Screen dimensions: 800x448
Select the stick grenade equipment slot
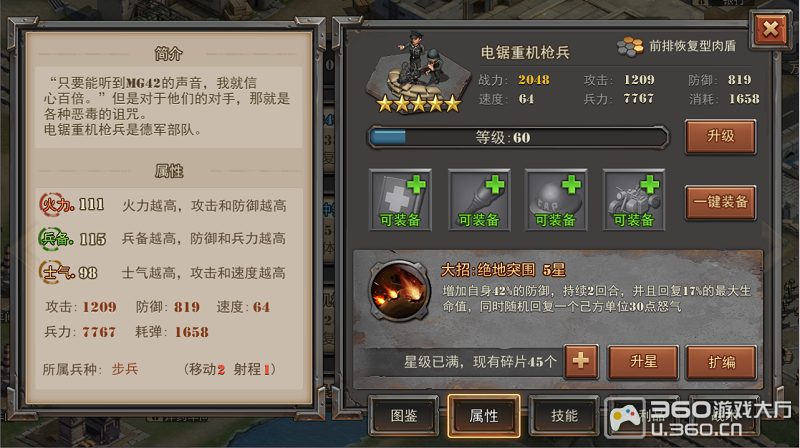(x=479, y=200)
